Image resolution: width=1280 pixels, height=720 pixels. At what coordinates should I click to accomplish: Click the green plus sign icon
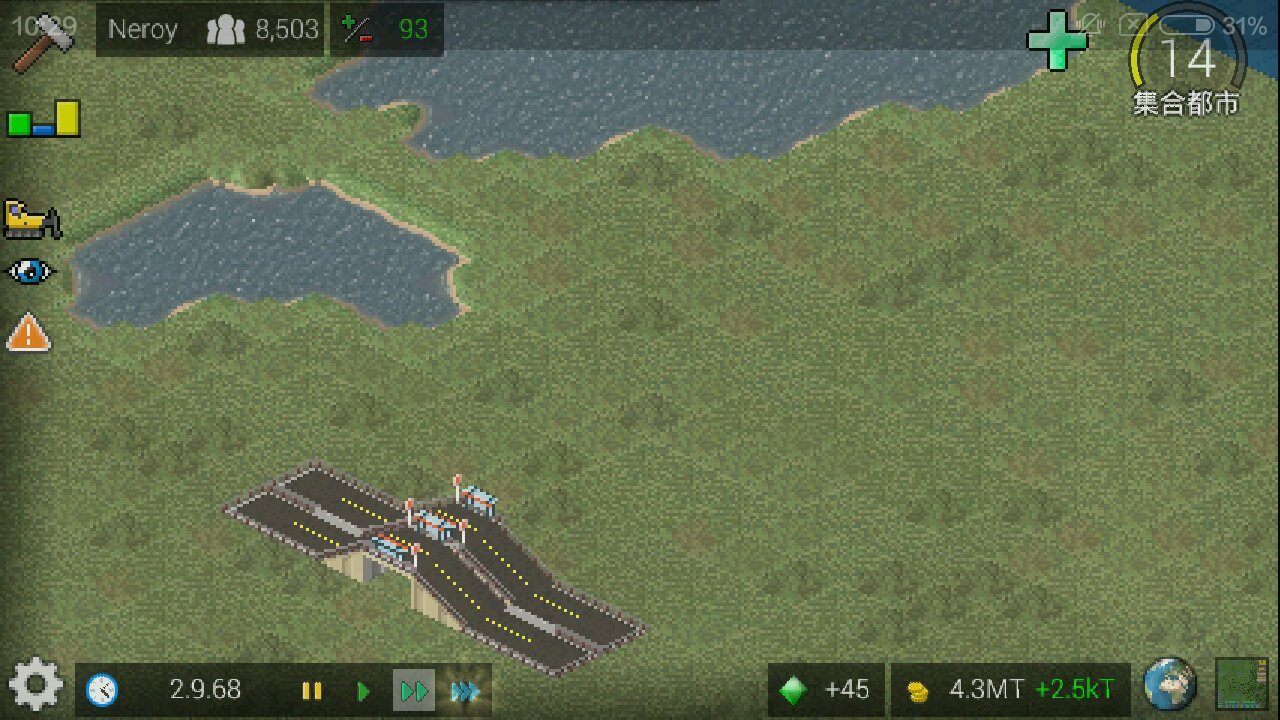(x=1057, y=41)
